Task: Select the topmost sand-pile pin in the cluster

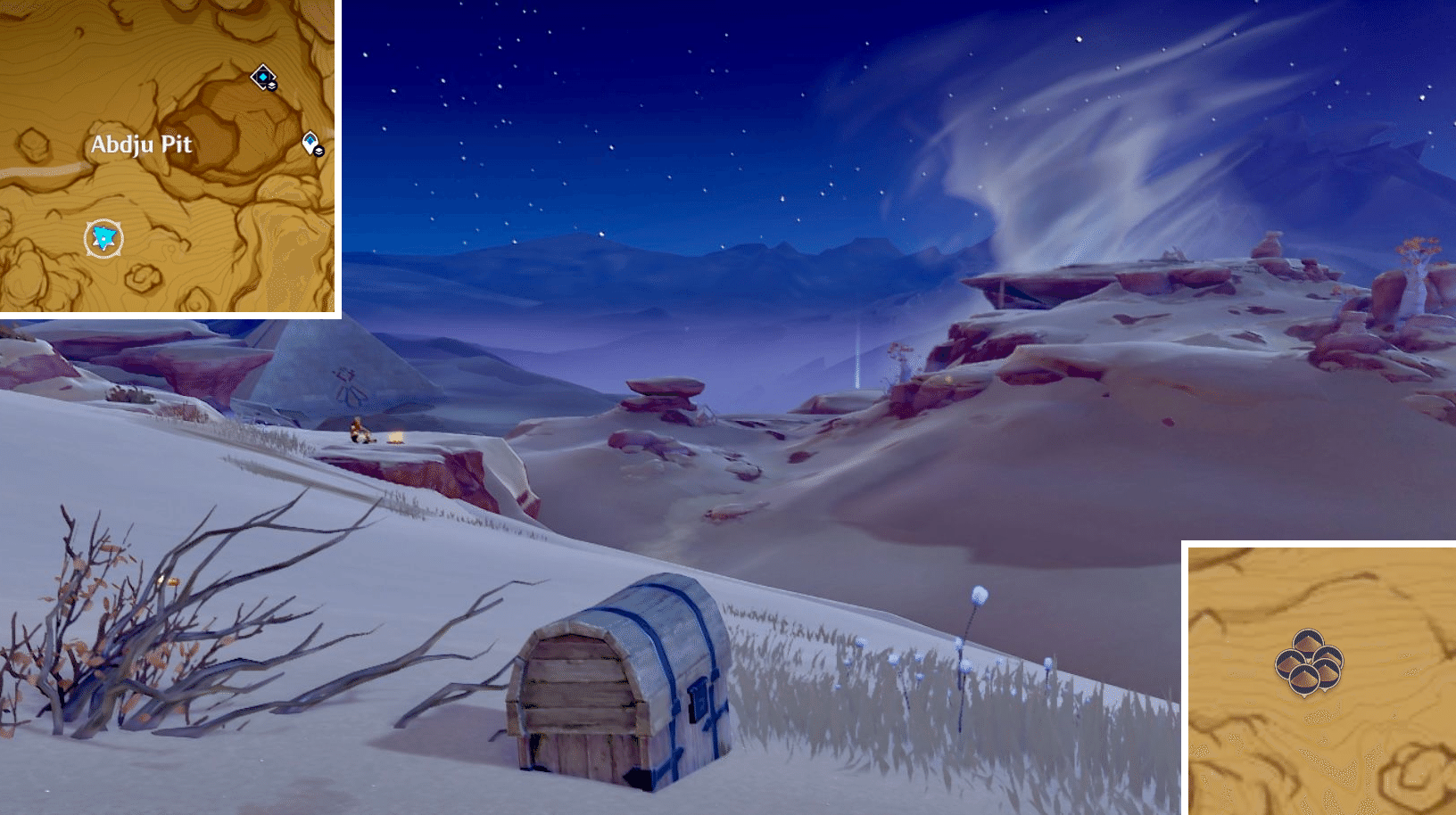Action: [x=1308, y=641]
